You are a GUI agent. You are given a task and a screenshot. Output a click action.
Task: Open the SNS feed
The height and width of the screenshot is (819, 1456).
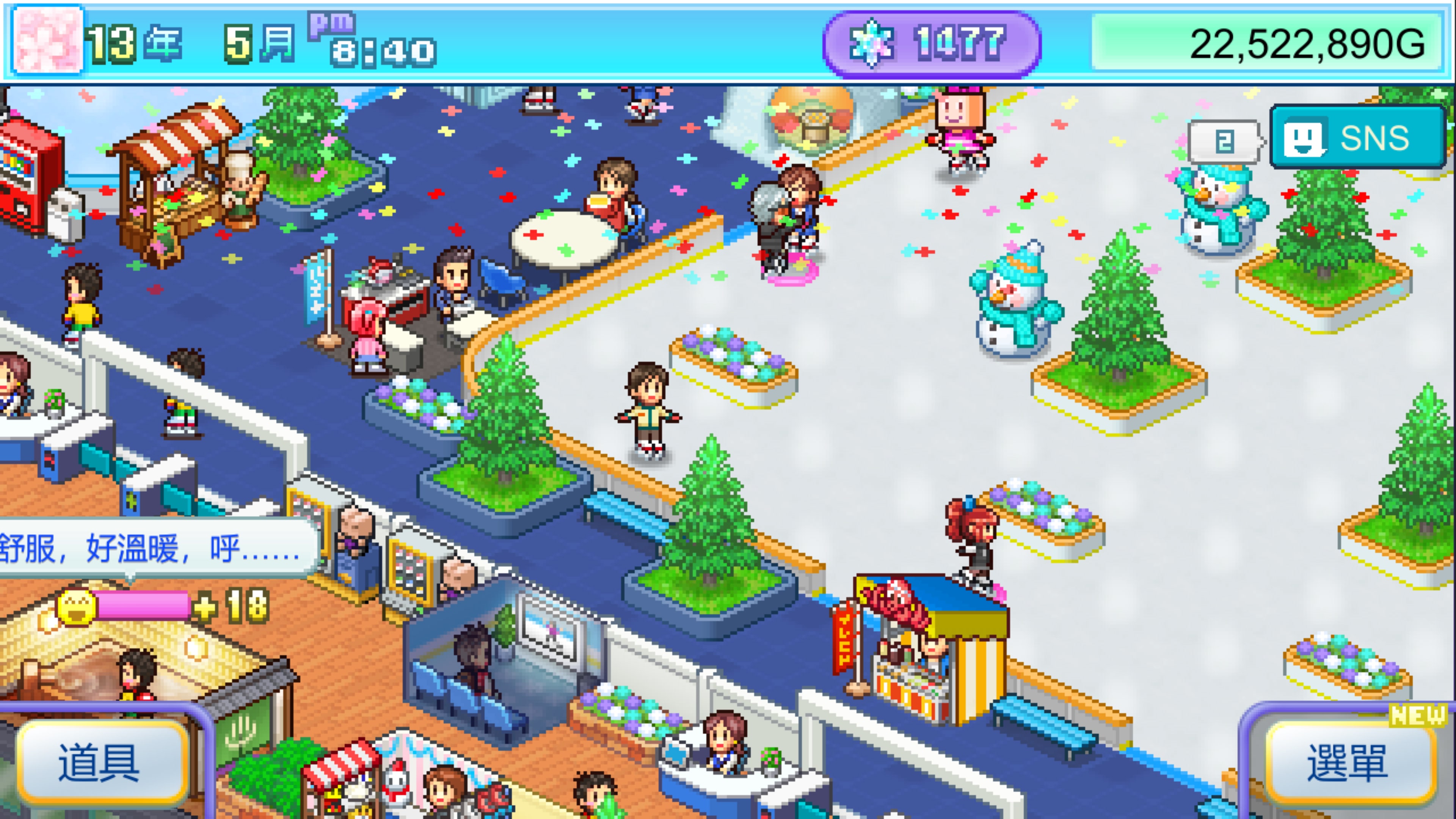pyautogui.click(x=1358, y=138)
